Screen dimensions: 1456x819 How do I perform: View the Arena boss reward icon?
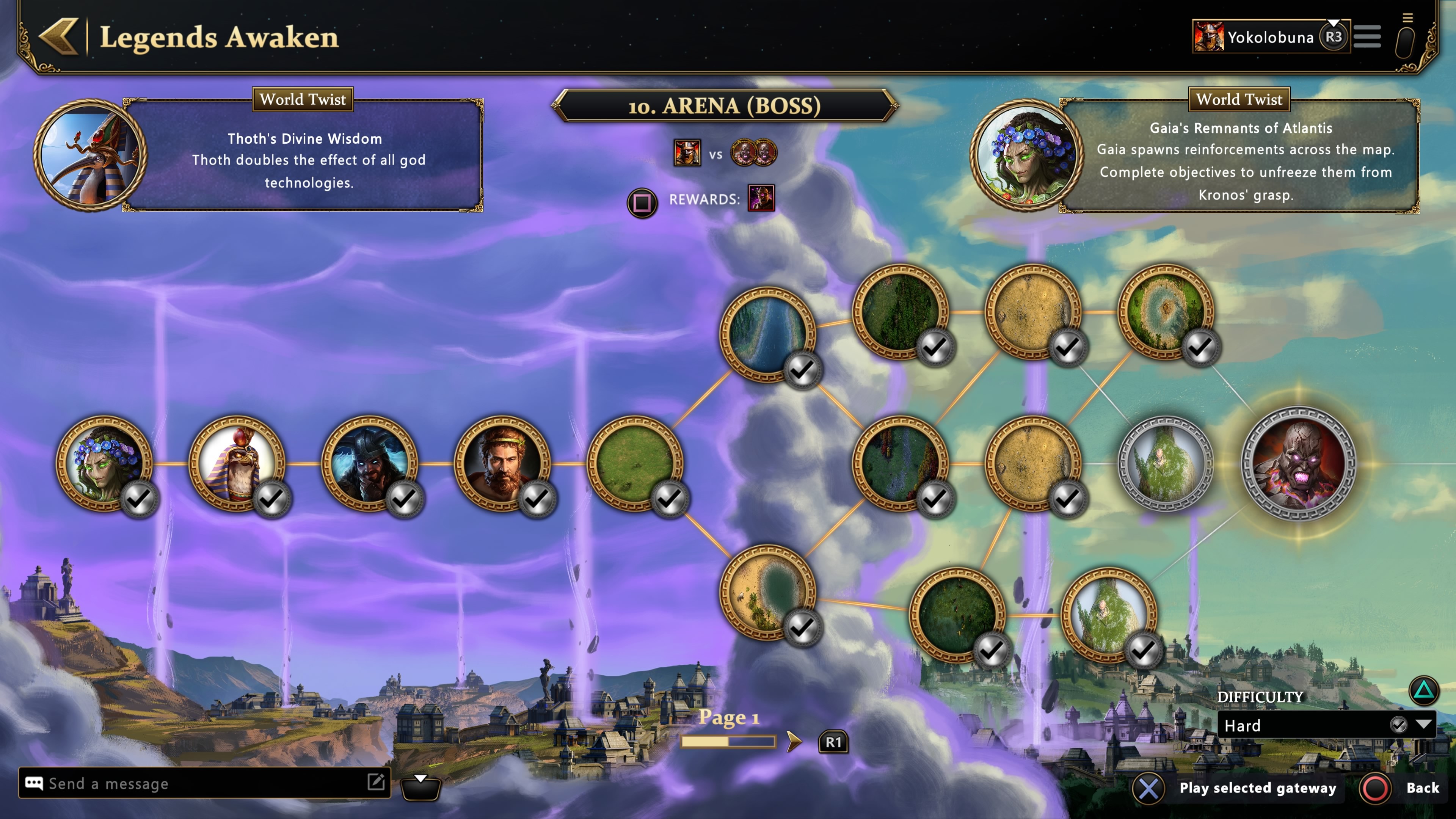(761, 198)
